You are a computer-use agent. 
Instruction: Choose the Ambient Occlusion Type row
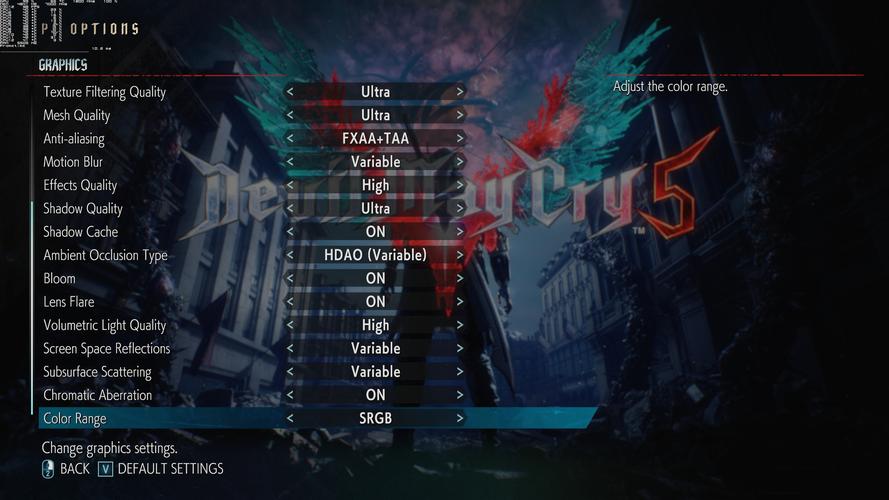105,255
